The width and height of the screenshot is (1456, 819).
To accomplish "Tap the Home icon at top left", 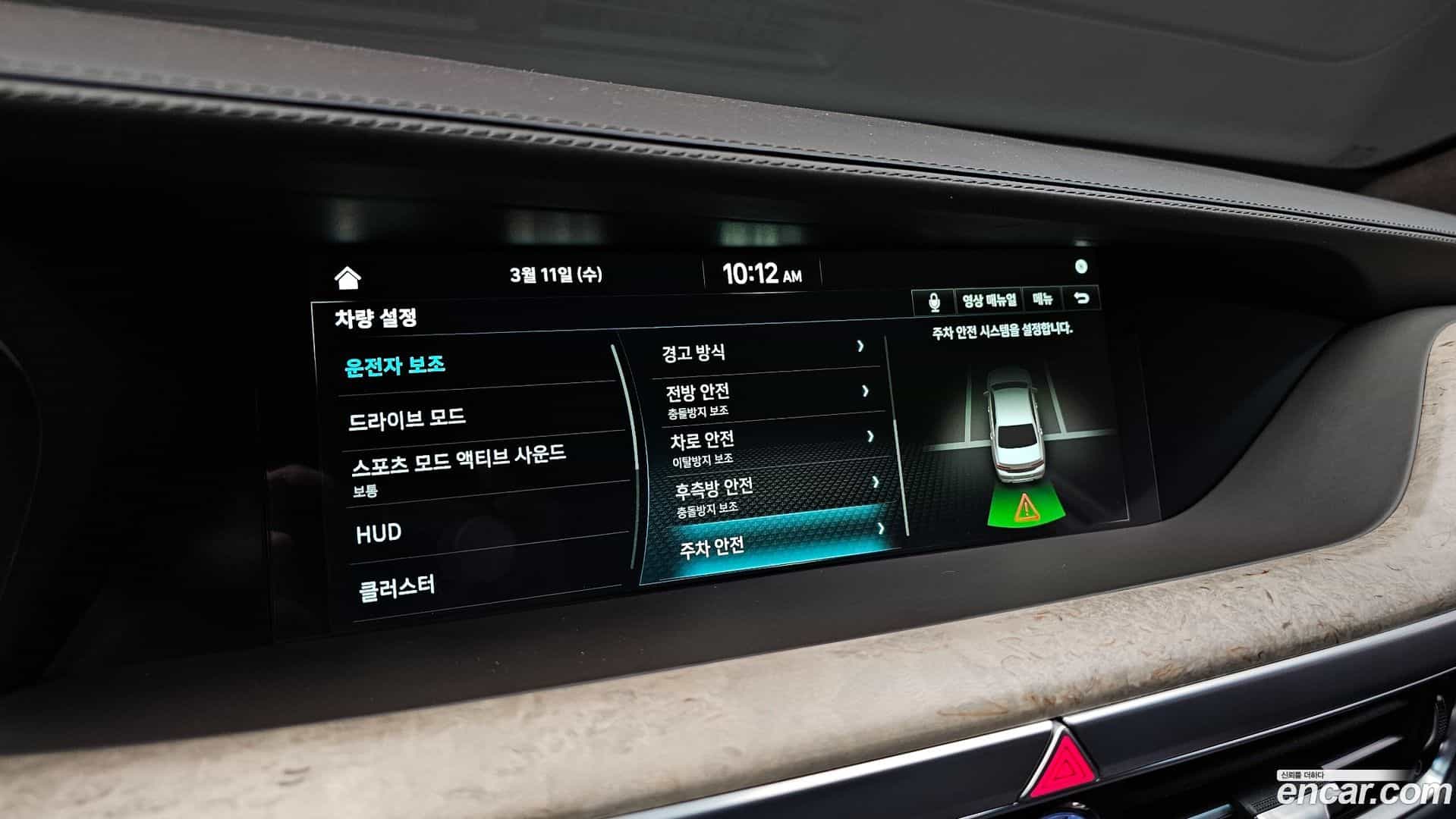I will 348,279.
